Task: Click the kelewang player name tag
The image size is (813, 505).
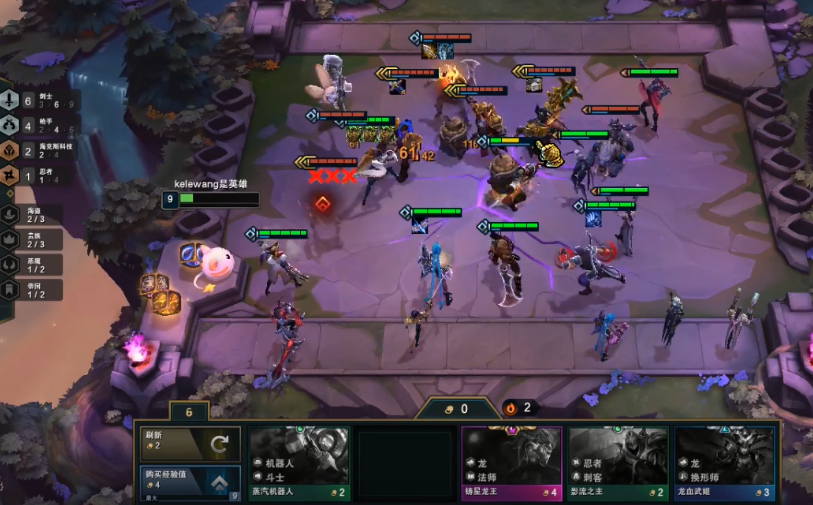Action: tap(210, 184)
